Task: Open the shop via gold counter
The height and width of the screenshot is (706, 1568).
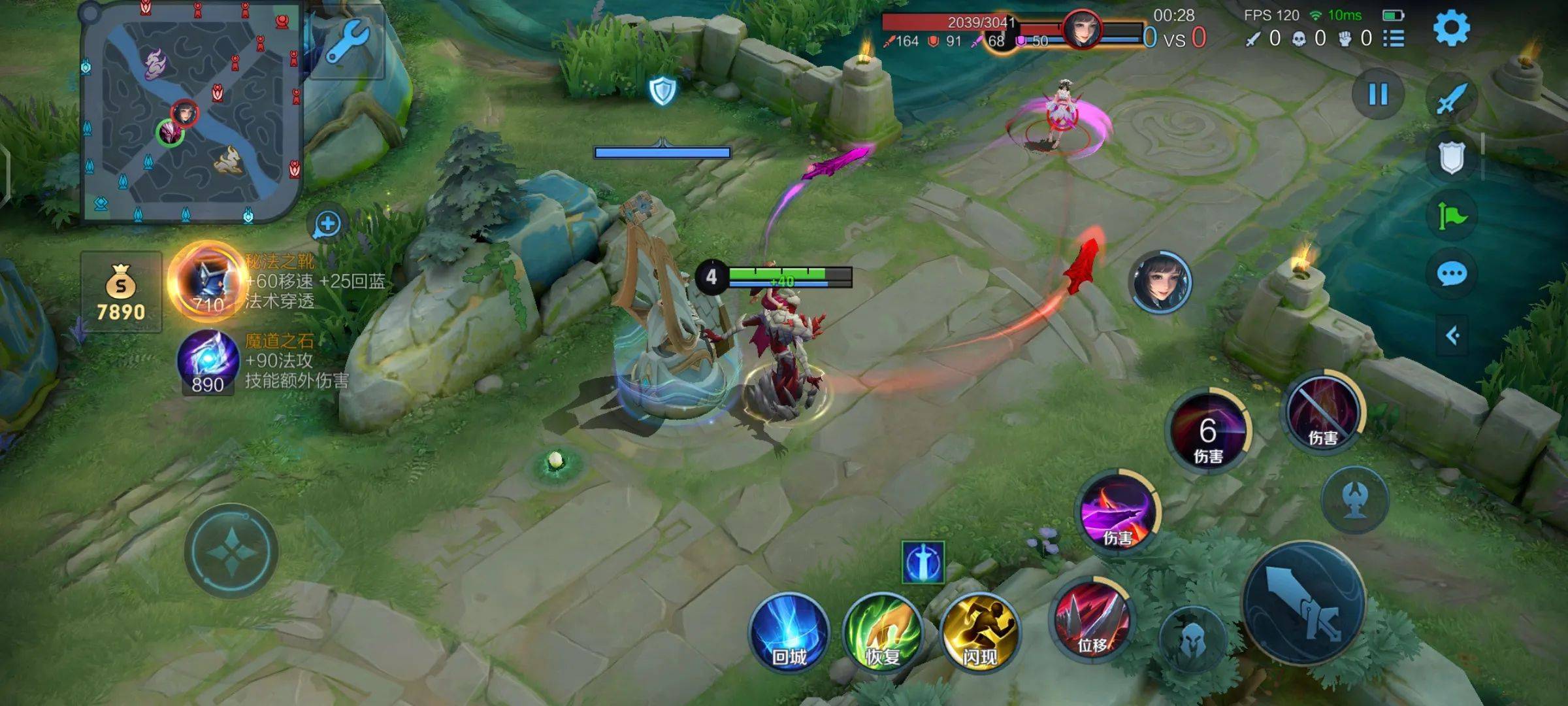Action: (121, 292)
